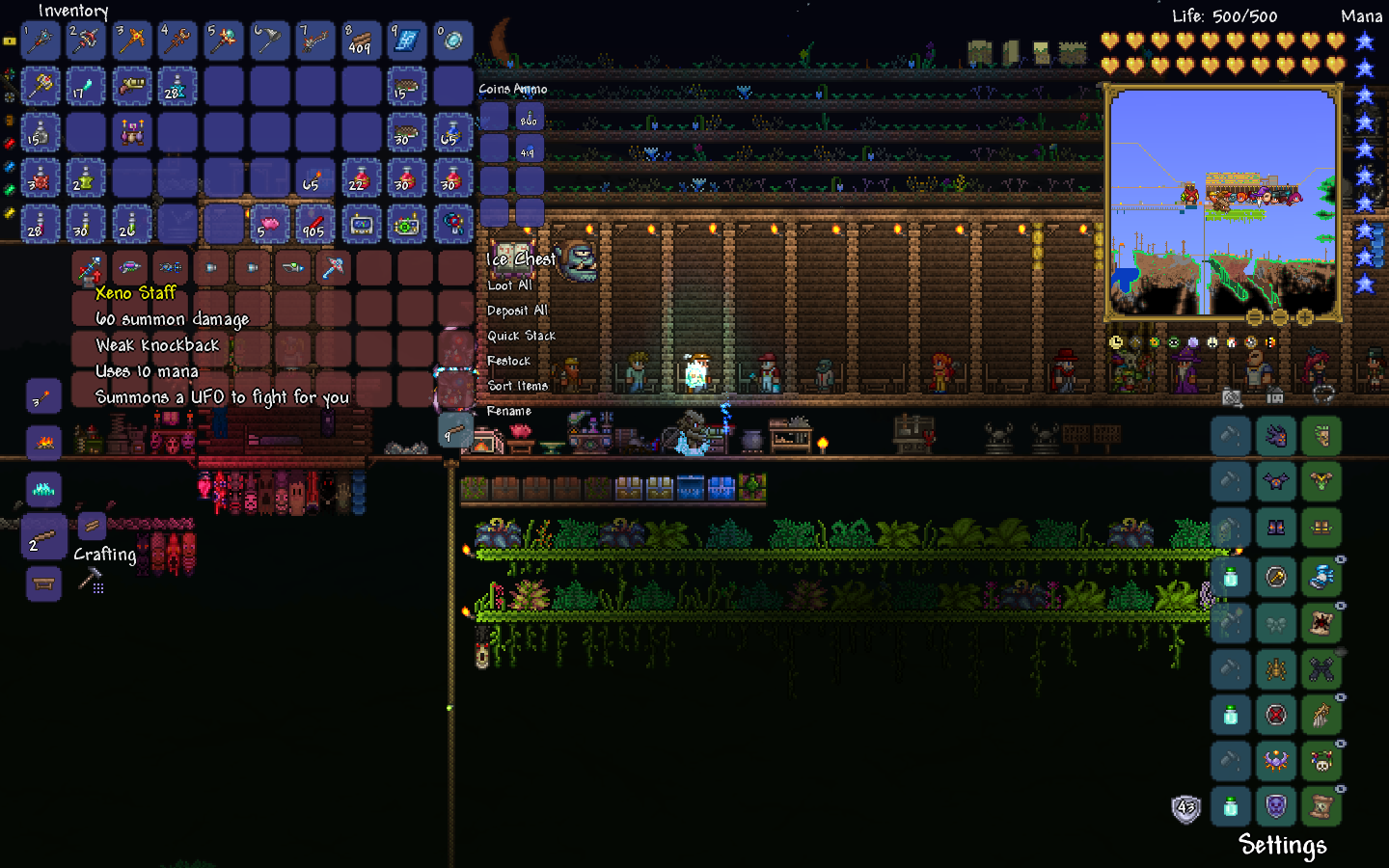Image resolution: width=1389 pixels, height=868 pixels.
Task: Click Deposit All in chest menu
Action: coord(517,311)
